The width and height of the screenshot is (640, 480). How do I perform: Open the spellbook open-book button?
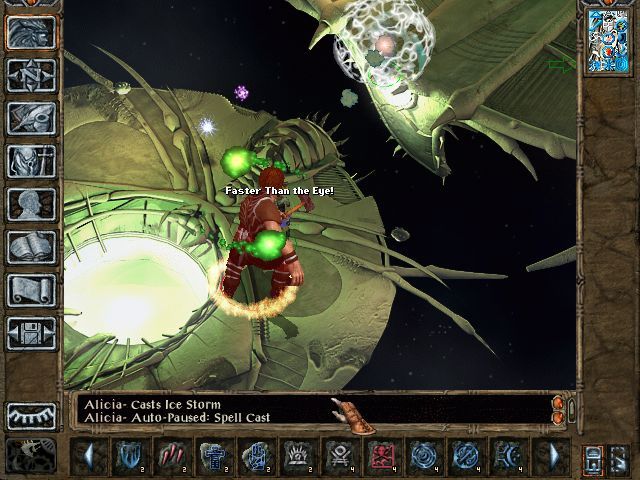[x=31, y=247]
